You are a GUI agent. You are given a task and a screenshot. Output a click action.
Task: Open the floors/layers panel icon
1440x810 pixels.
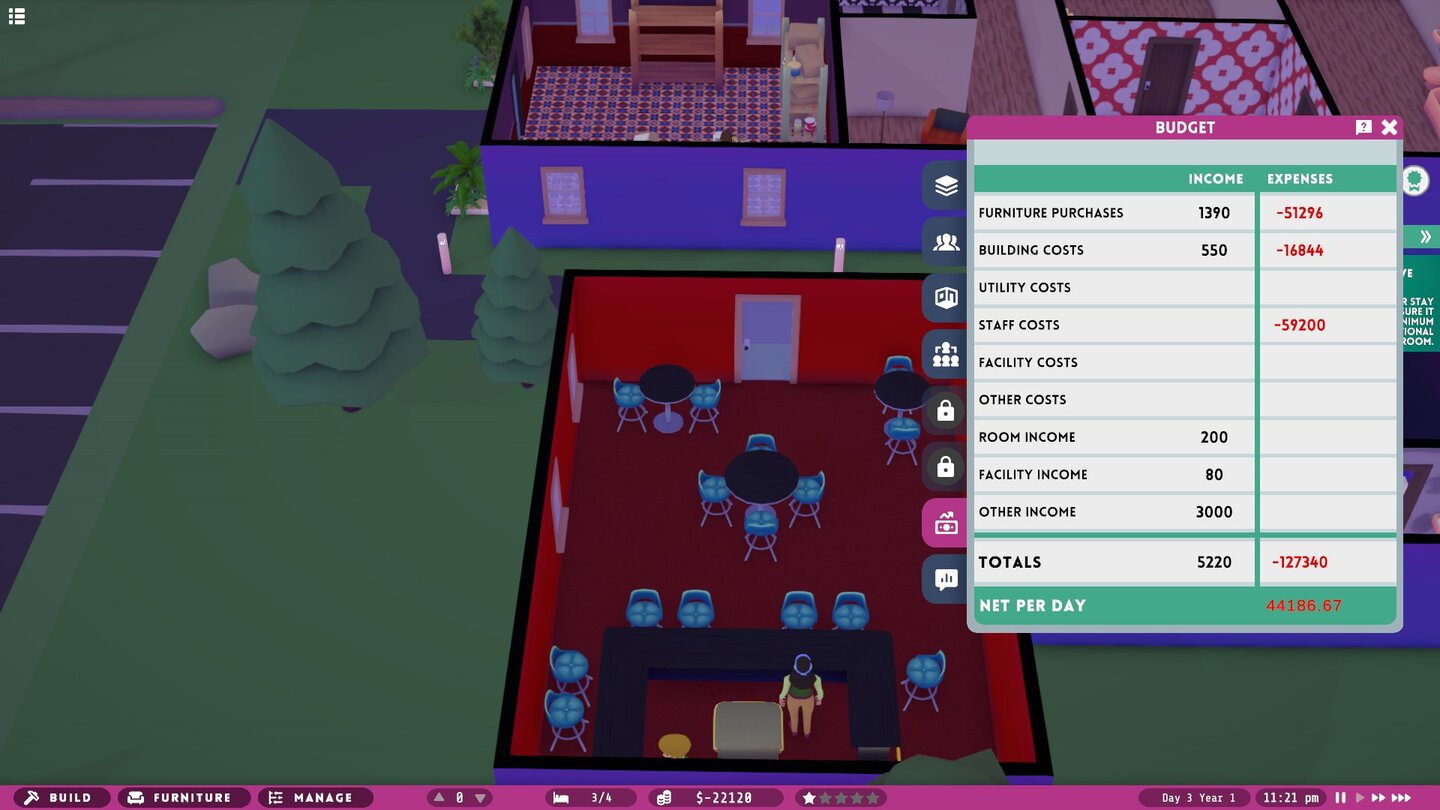(944, 185)
